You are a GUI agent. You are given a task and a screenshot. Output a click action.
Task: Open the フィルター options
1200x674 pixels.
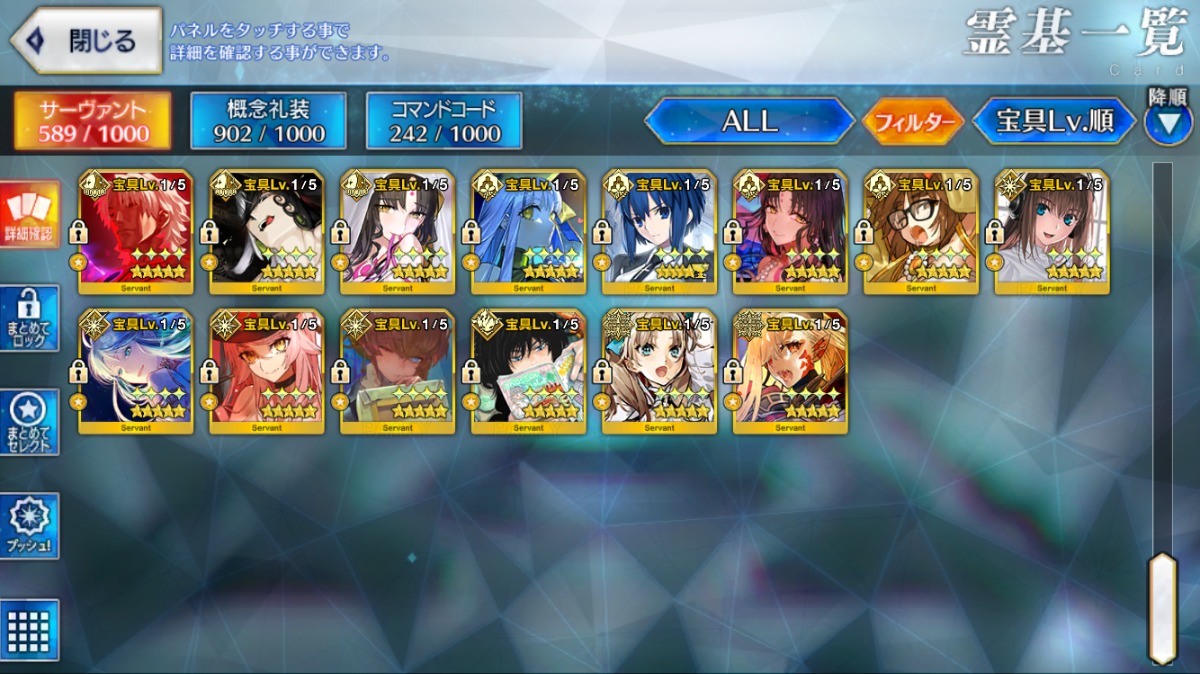[x=913, y=122]
